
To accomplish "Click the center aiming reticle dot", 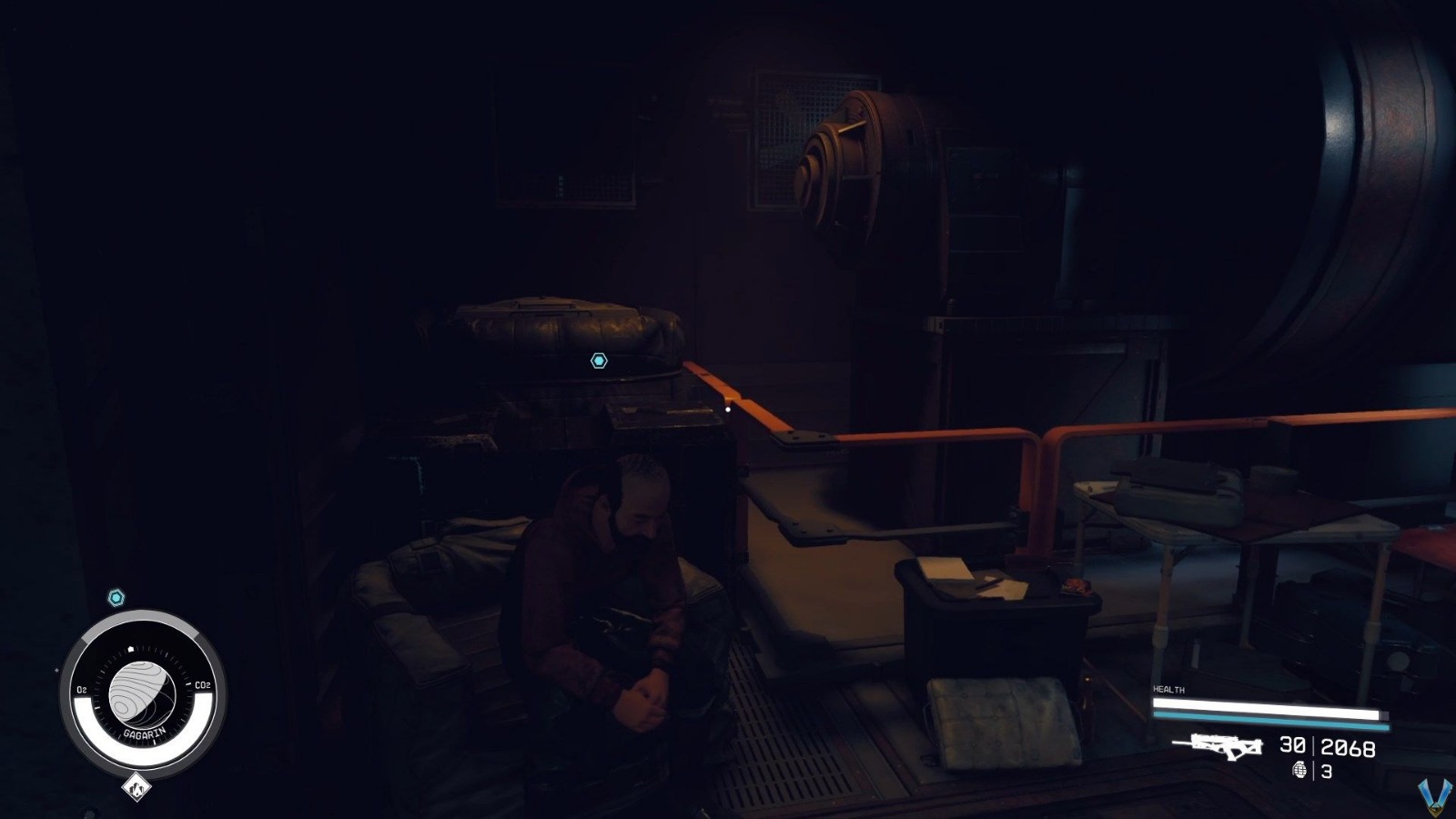I will click(x=728, y=409).
